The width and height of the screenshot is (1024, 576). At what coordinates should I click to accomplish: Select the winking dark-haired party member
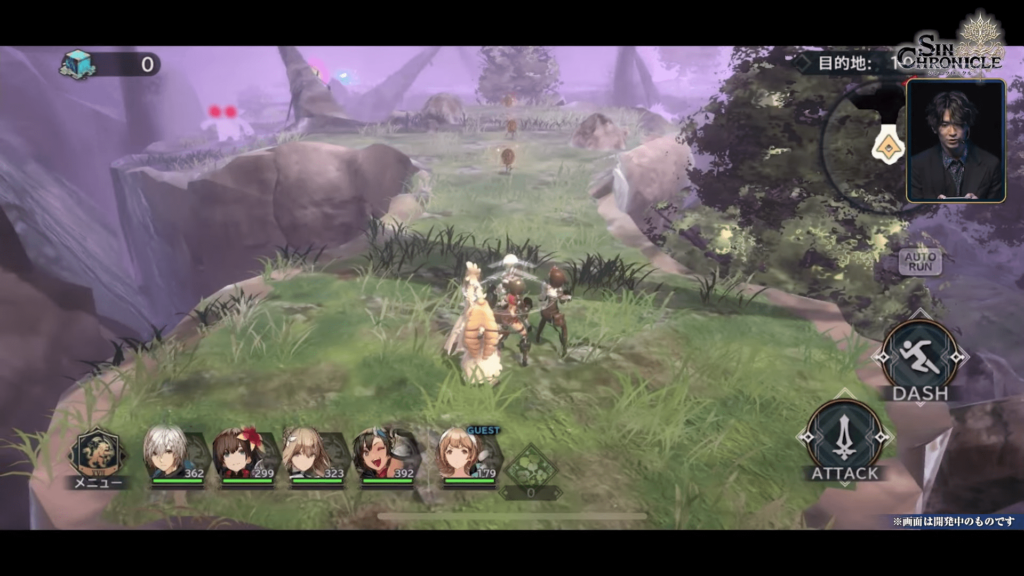[x=376, y=453]
